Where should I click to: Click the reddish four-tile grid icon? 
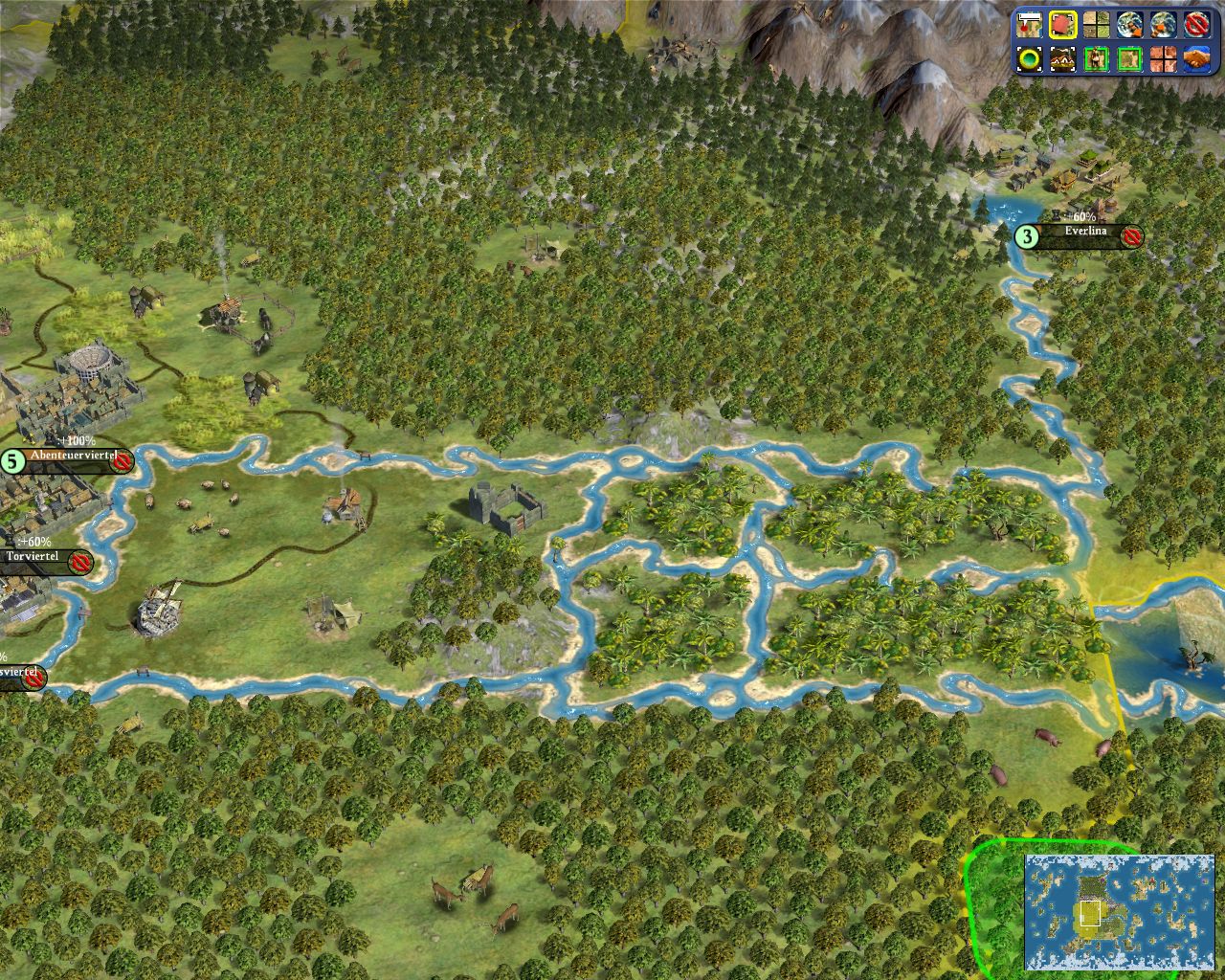coord(1163,59)
